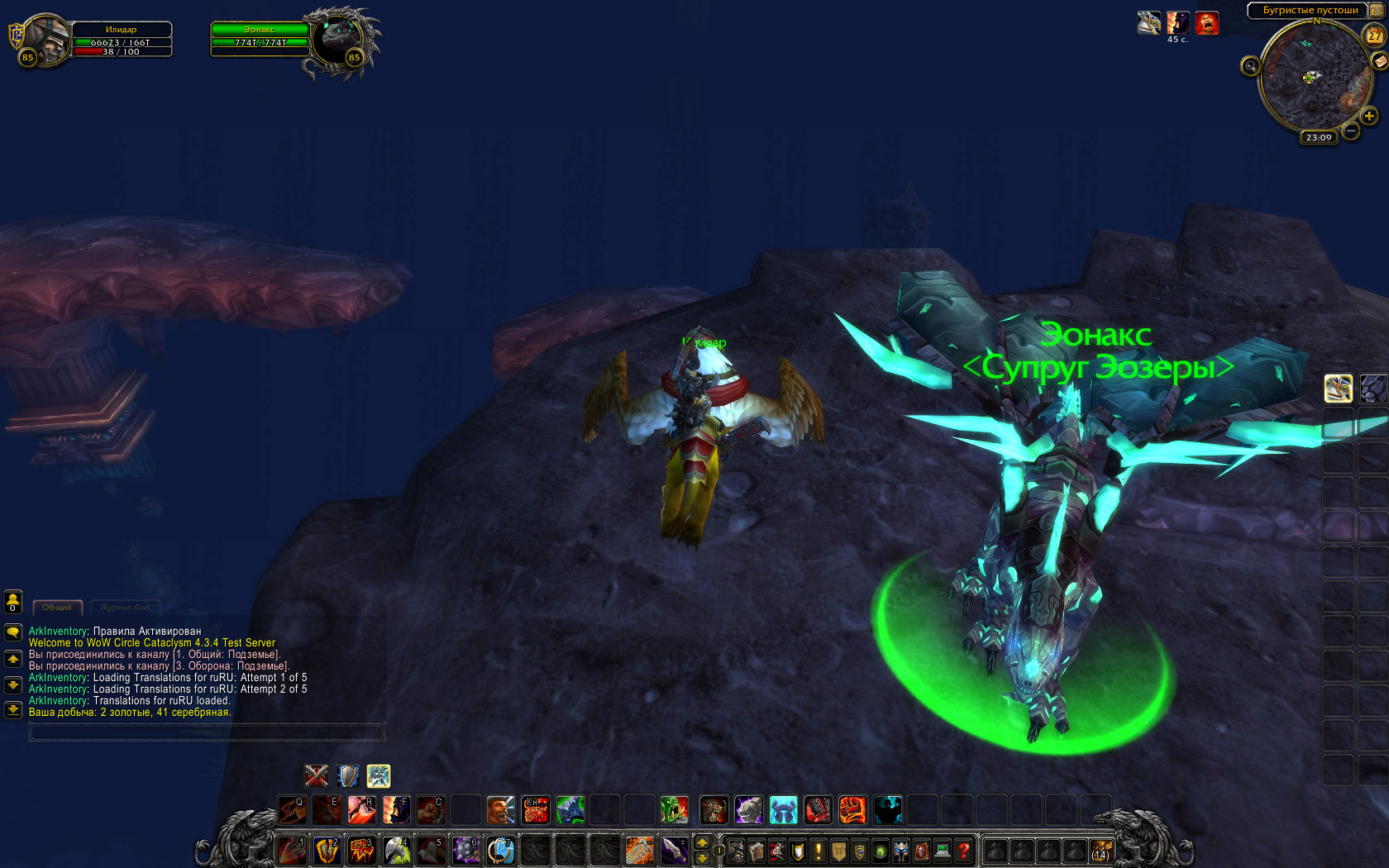Activate the green orc roar ability

674,810
